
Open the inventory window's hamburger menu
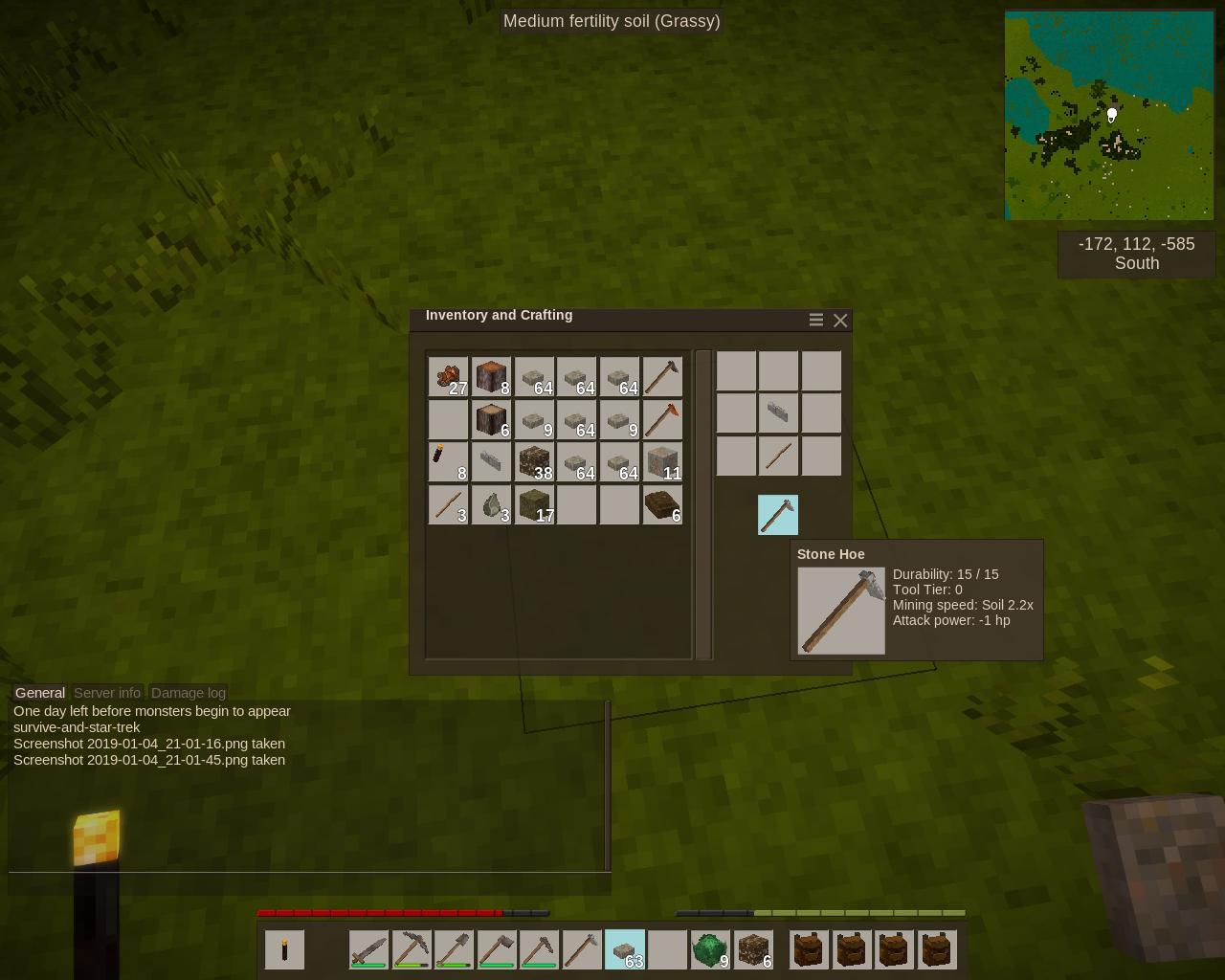click(816, 321)
